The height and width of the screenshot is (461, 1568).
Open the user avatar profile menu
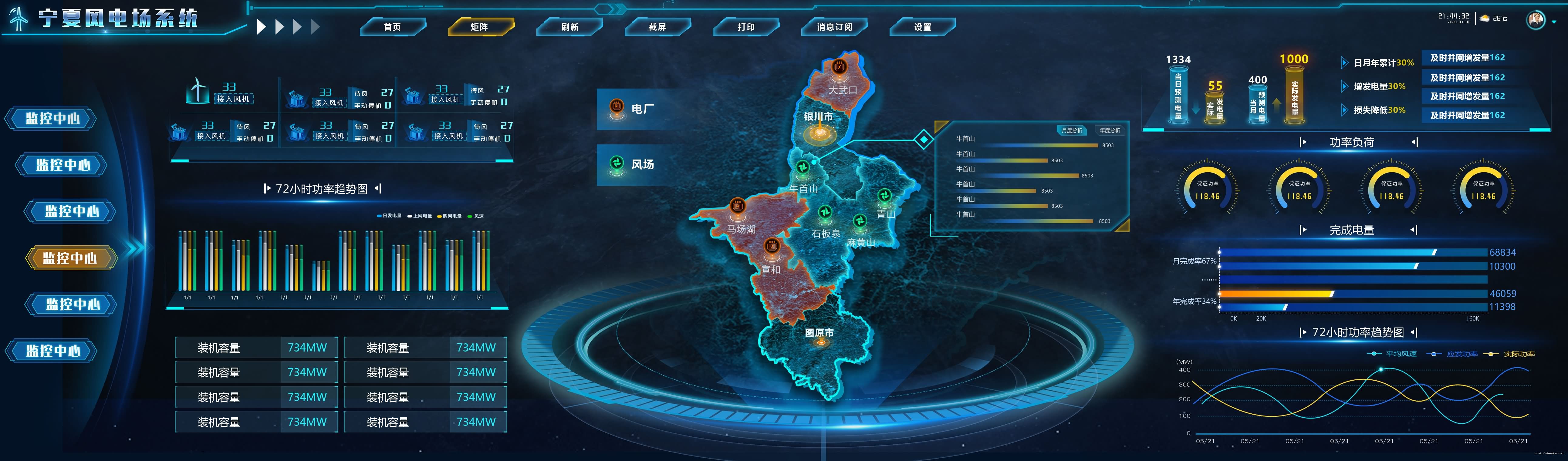(1536, 19)
